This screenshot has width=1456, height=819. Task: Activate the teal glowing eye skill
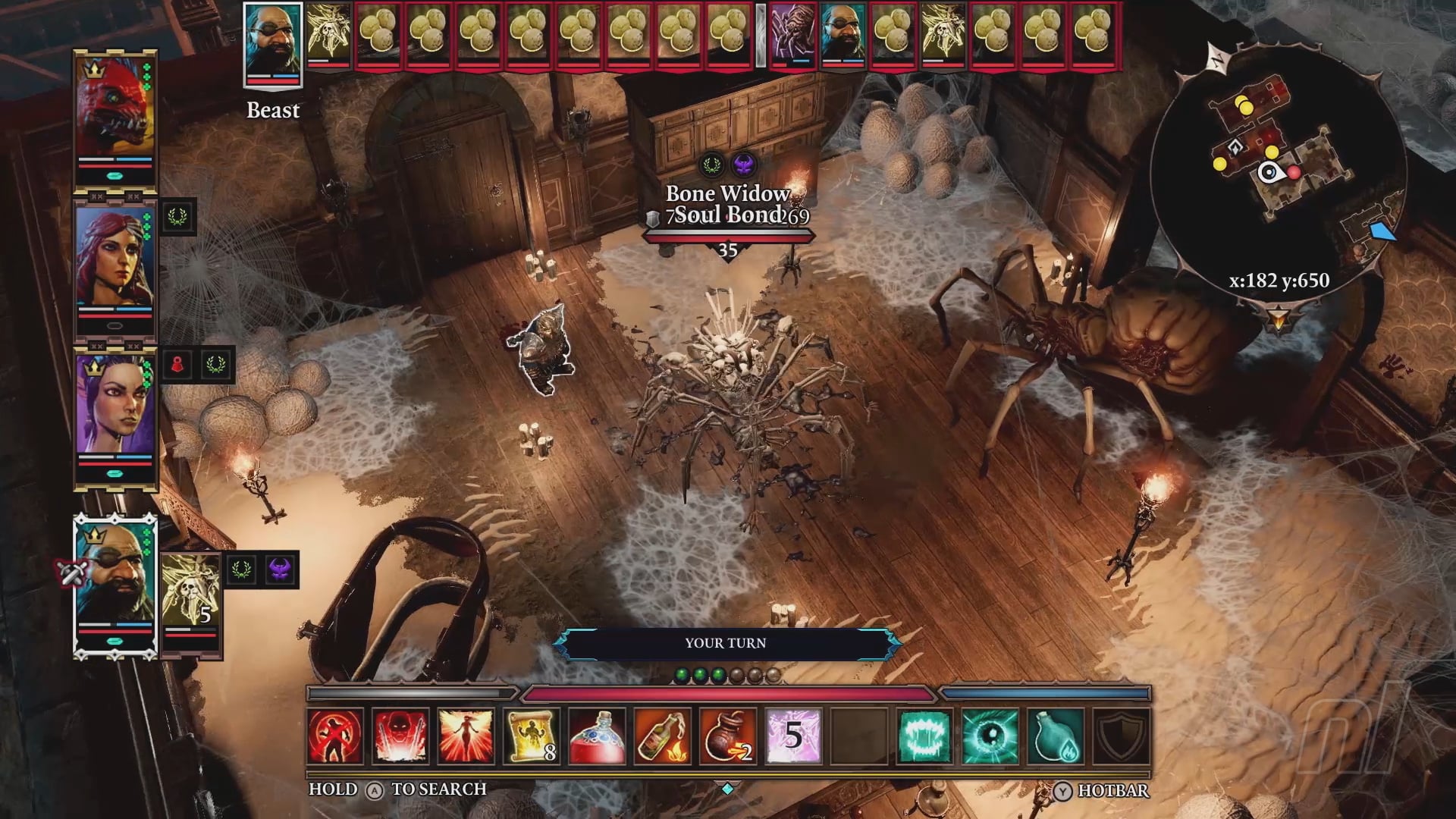point(990,736)
